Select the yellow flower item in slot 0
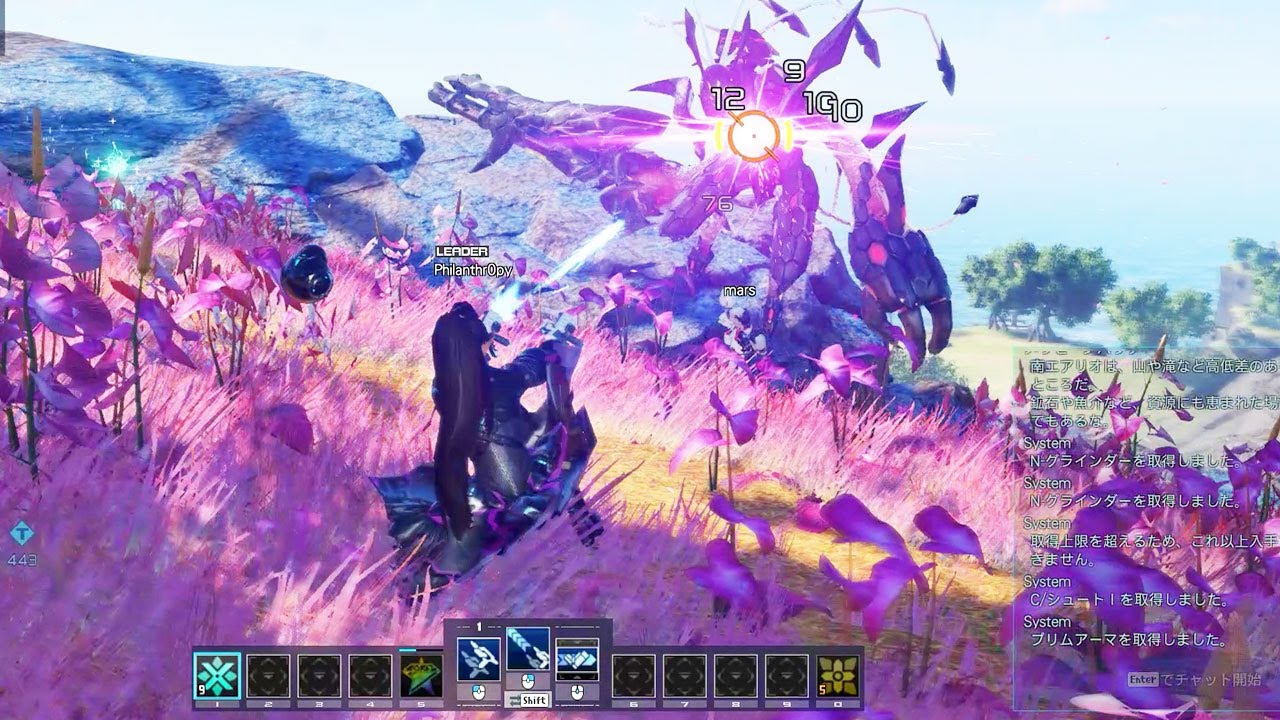The image size is (1280, 720). click(838, 676)
